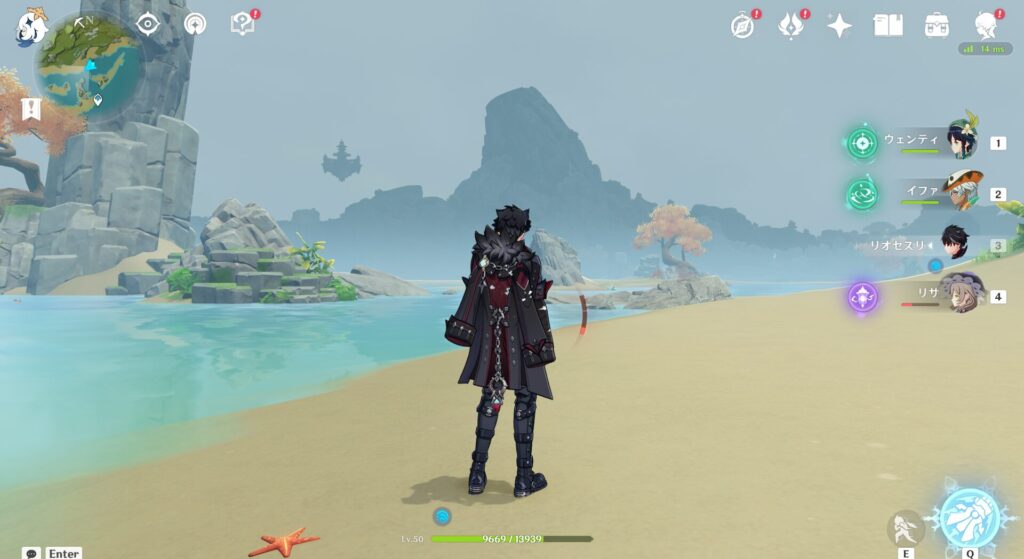1024x559 pixels.
Task: Open the chat speech bubble
Action: point(32,552)
